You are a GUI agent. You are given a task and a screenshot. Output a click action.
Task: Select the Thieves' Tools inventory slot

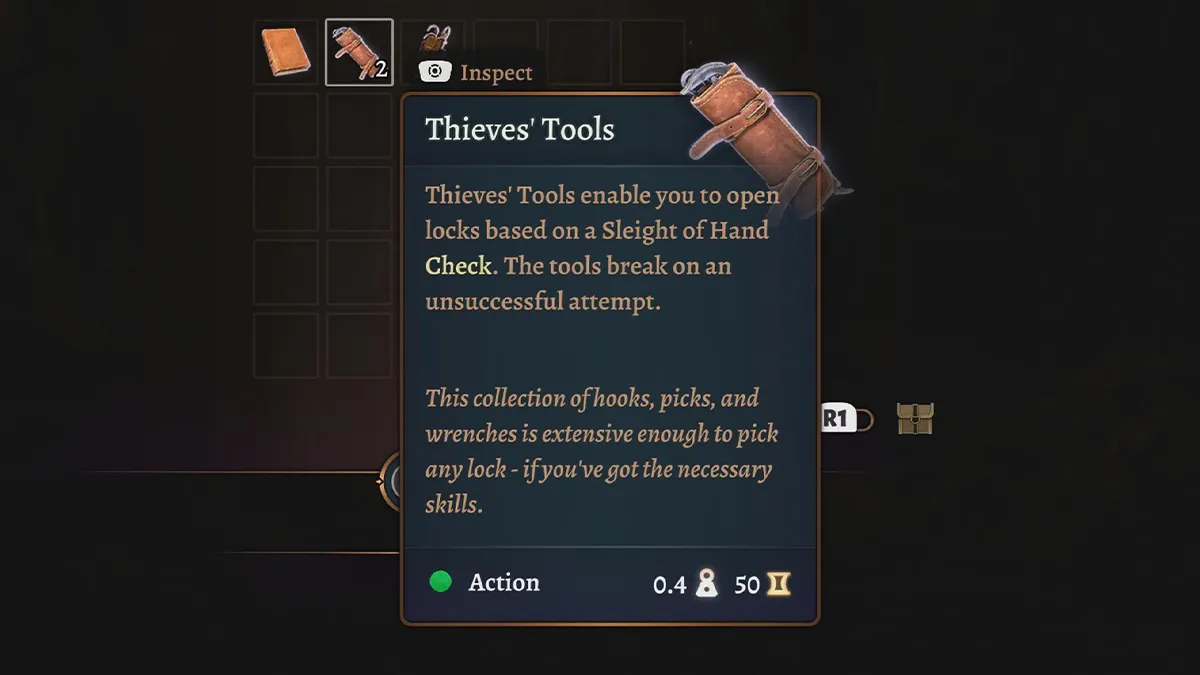pyautogui.click(x=359, y=52)
